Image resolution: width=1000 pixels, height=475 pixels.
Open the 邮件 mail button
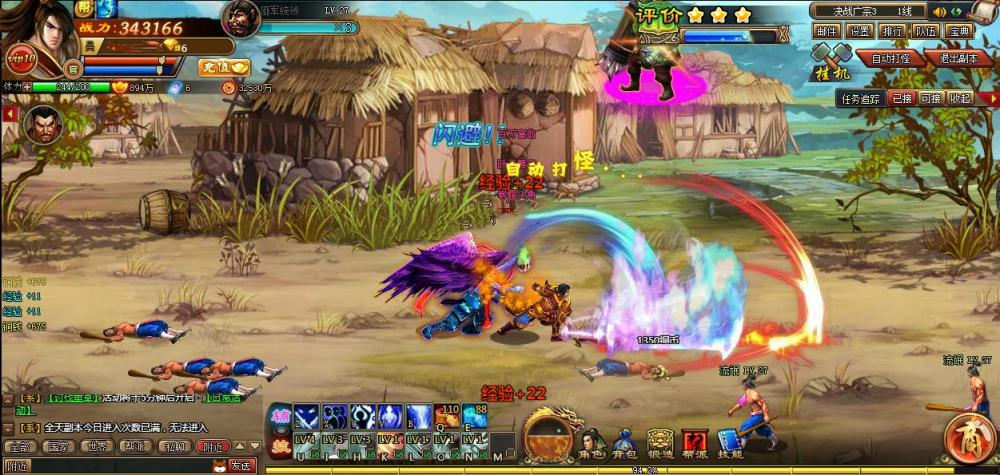[x=825, y=31]
